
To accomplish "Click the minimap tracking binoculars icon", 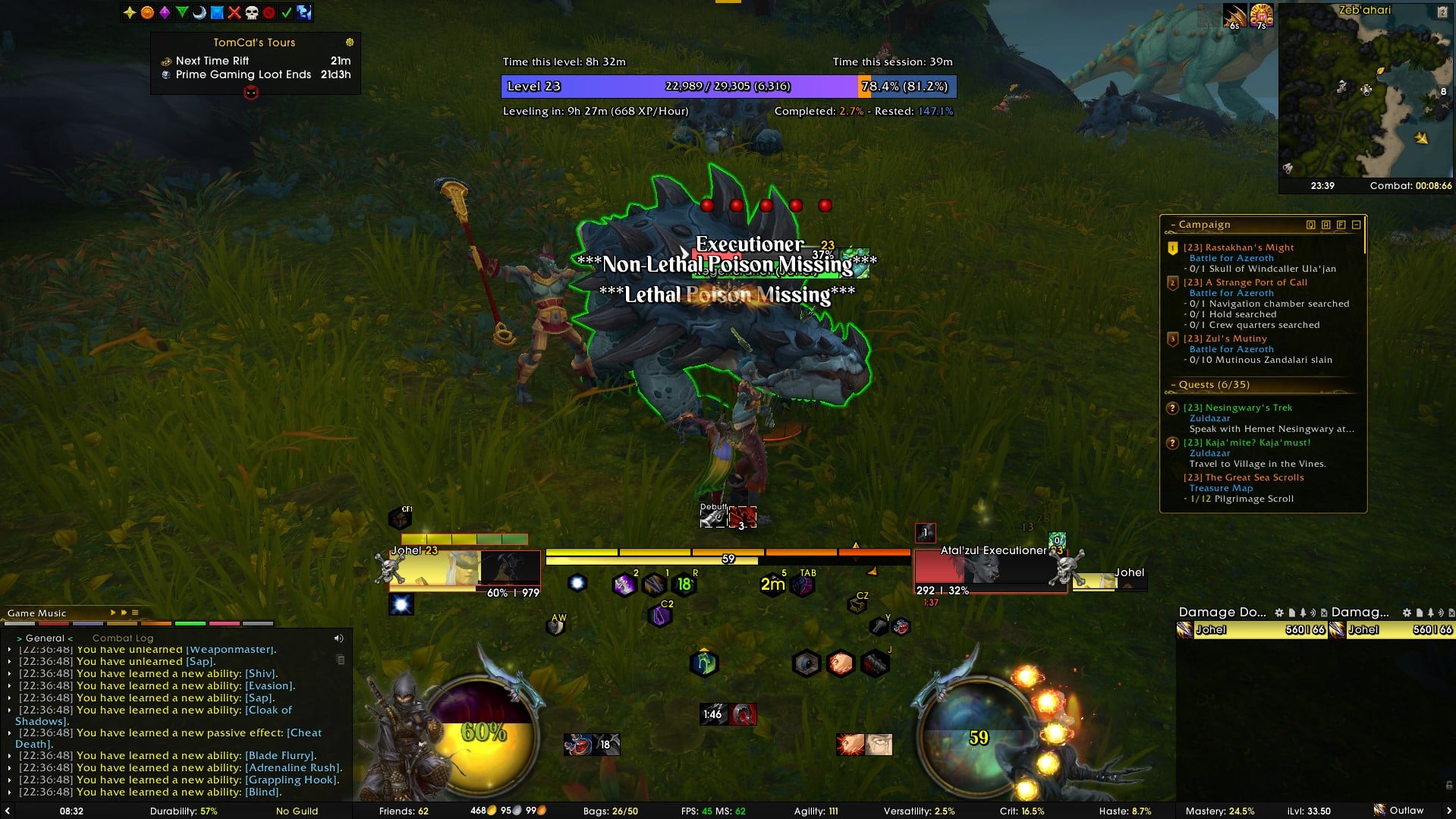I will coord(1288,168).
